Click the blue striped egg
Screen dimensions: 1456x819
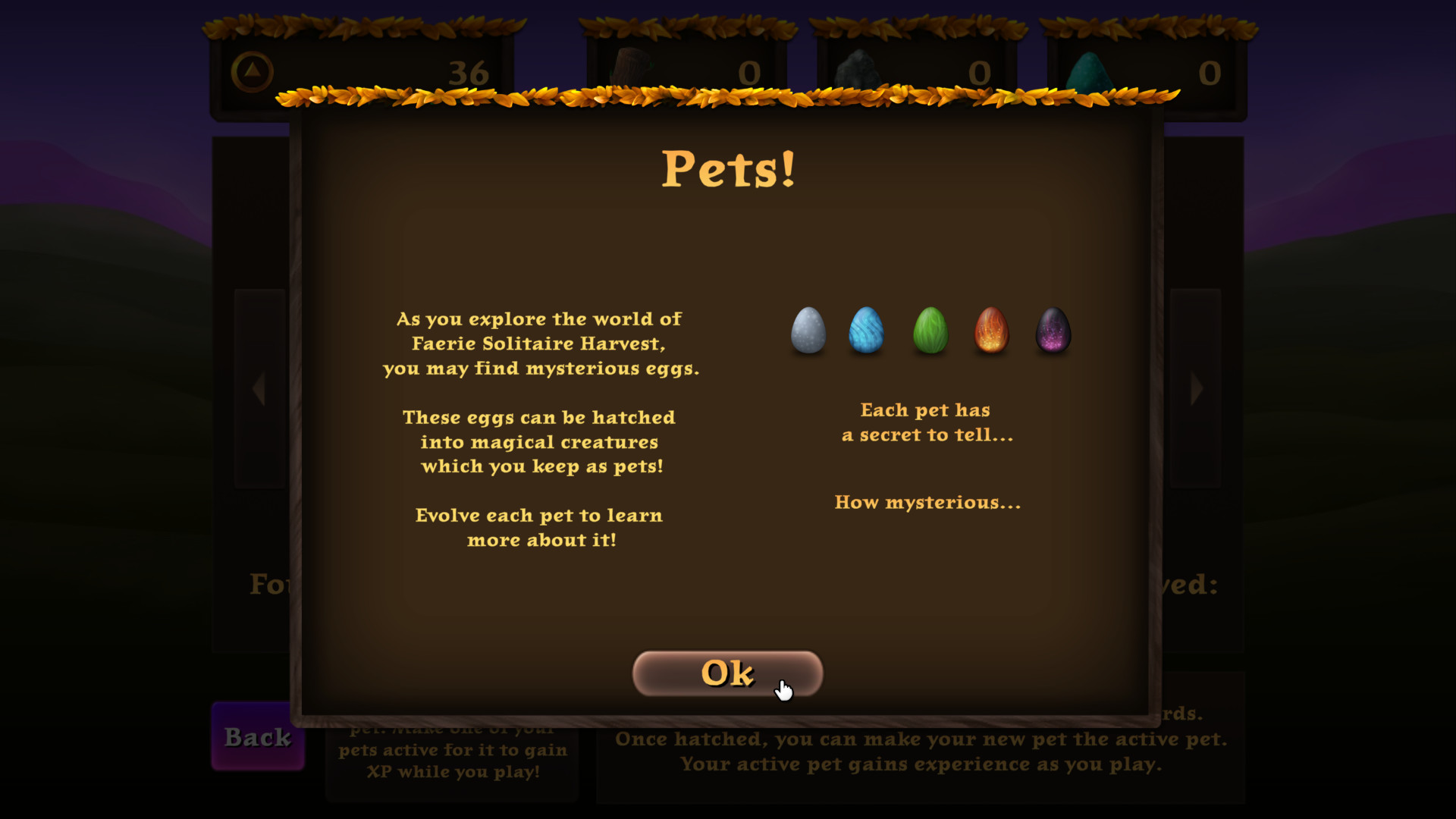click(867, 331)
